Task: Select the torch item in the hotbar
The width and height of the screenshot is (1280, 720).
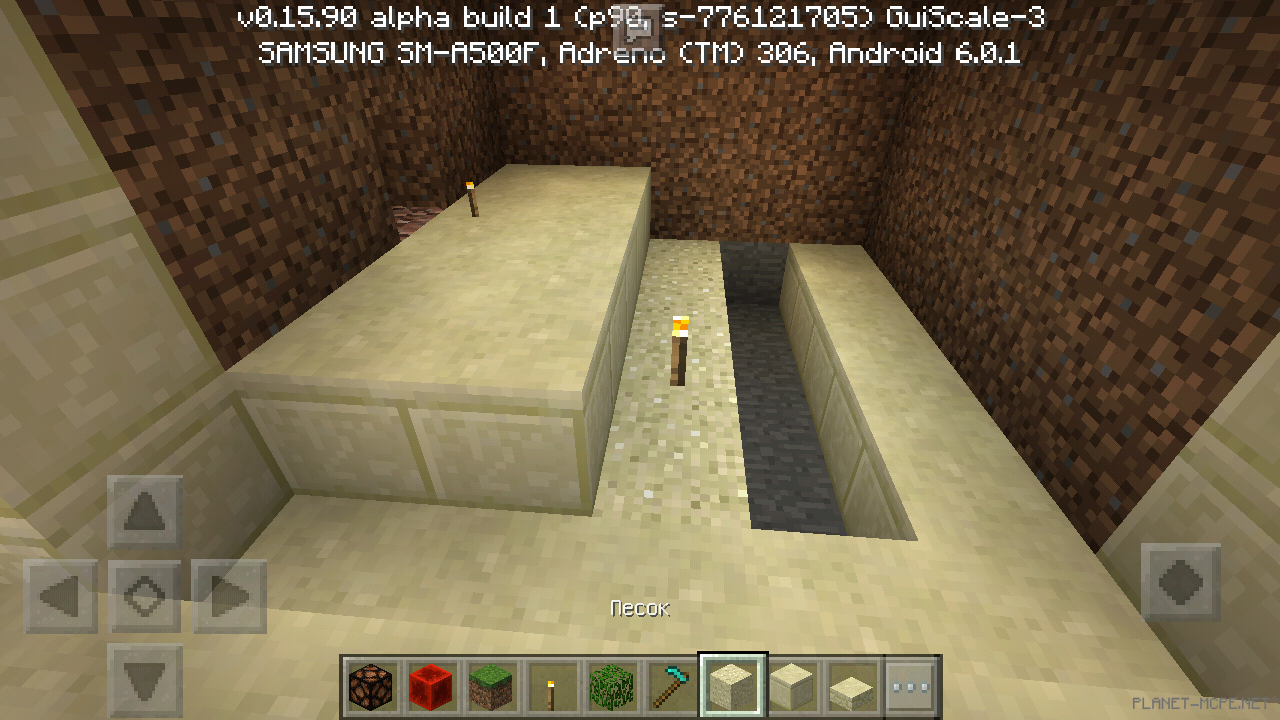Action: coord(551,685)
